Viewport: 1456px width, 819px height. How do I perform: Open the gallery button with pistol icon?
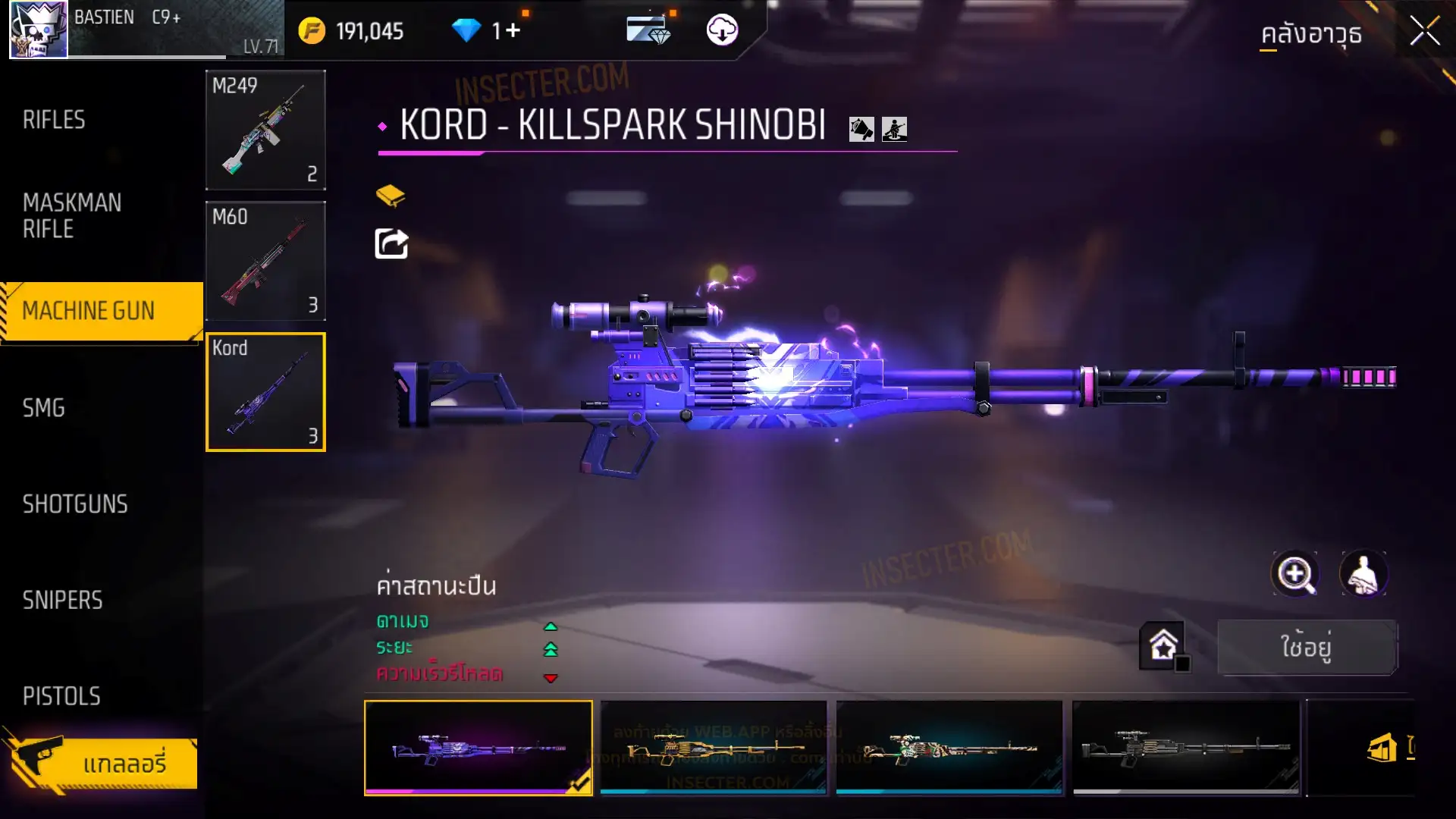pos(102,763)
